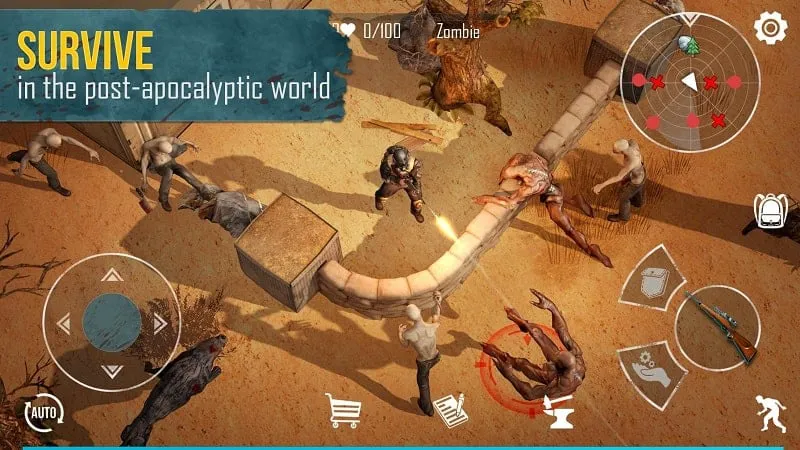Open the shopping cart store
The image size is (800, 450).
pos(343,410)
